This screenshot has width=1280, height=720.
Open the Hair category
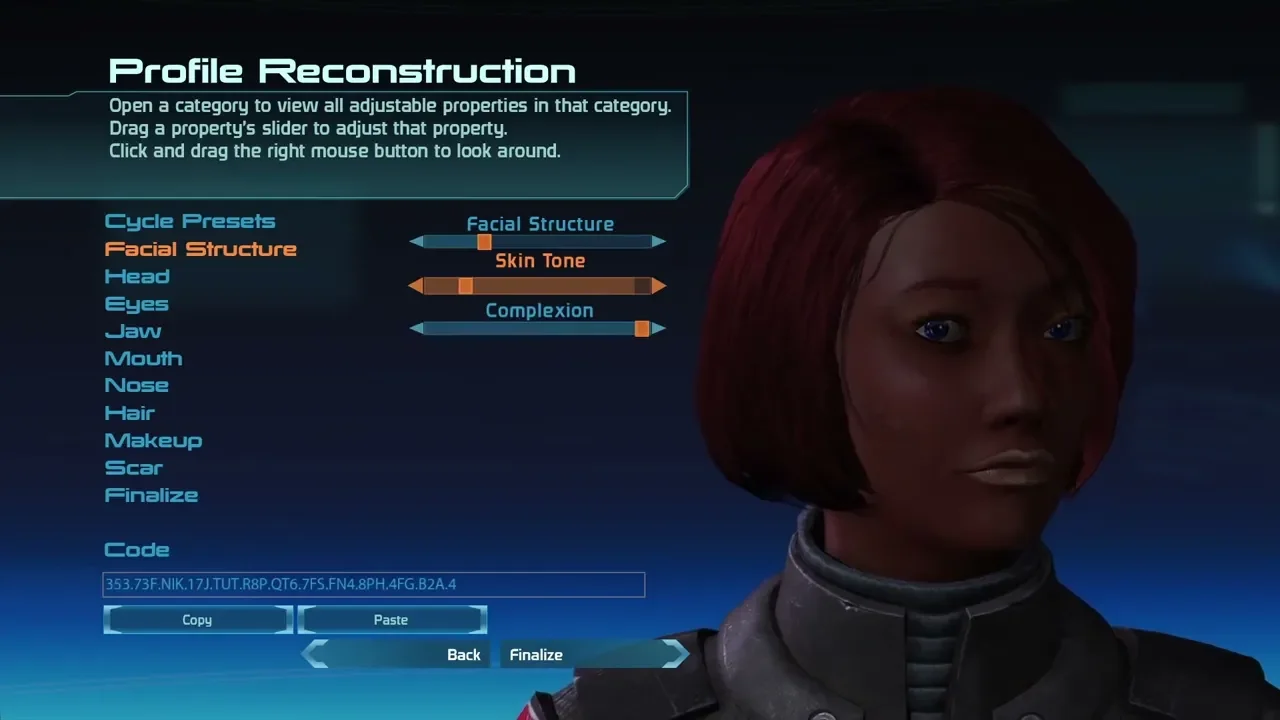pyautogui.click(x=129, y=413)
